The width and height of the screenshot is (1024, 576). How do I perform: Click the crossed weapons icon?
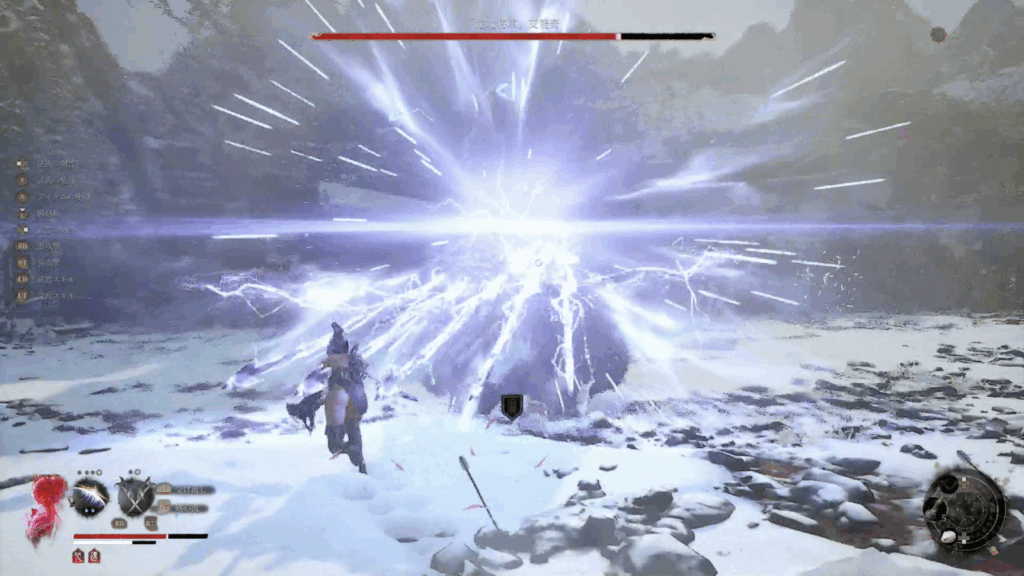tap(136, 496)
